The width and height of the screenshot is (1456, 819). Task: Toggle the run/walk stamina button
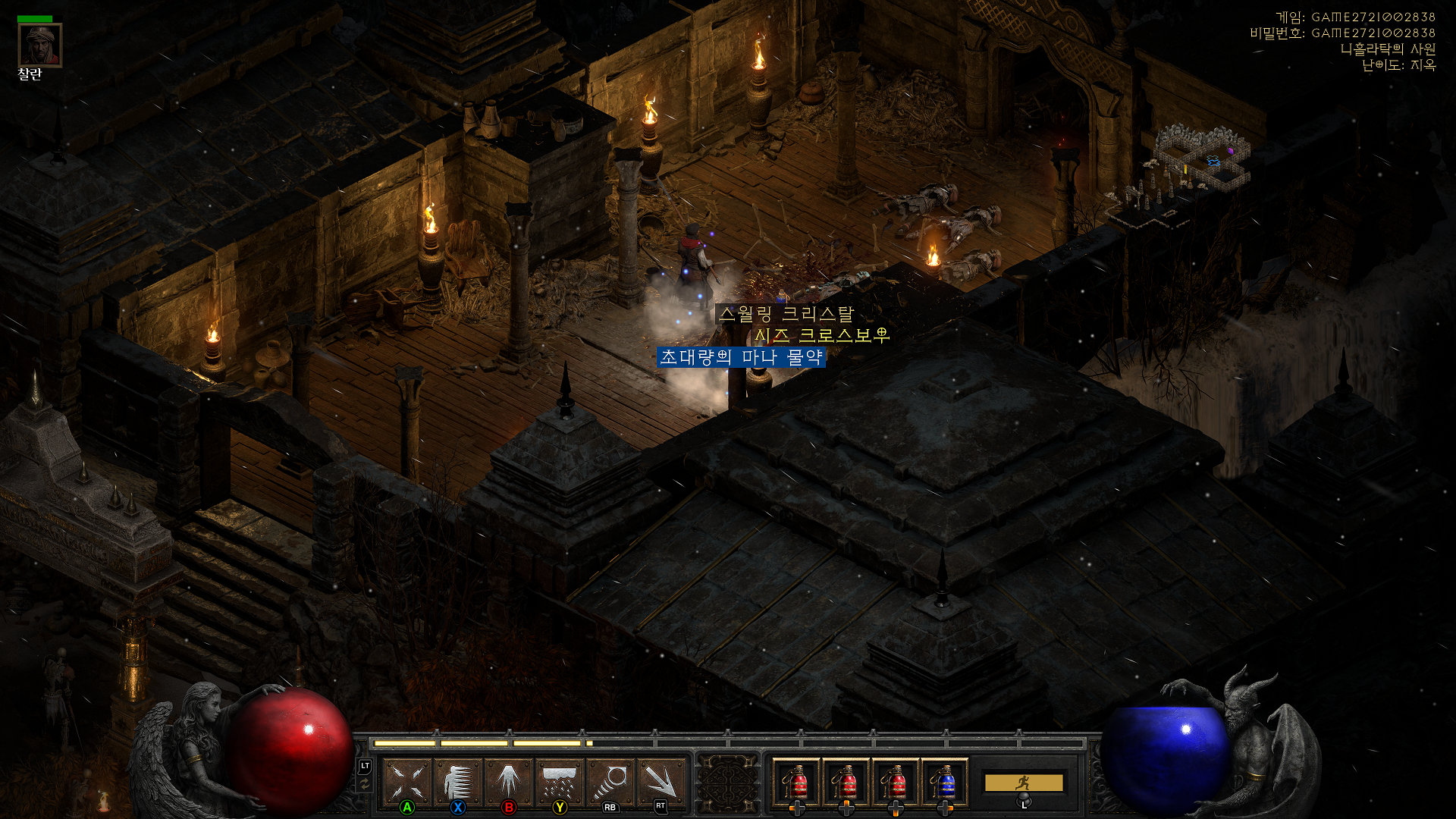click(1023, 783)
